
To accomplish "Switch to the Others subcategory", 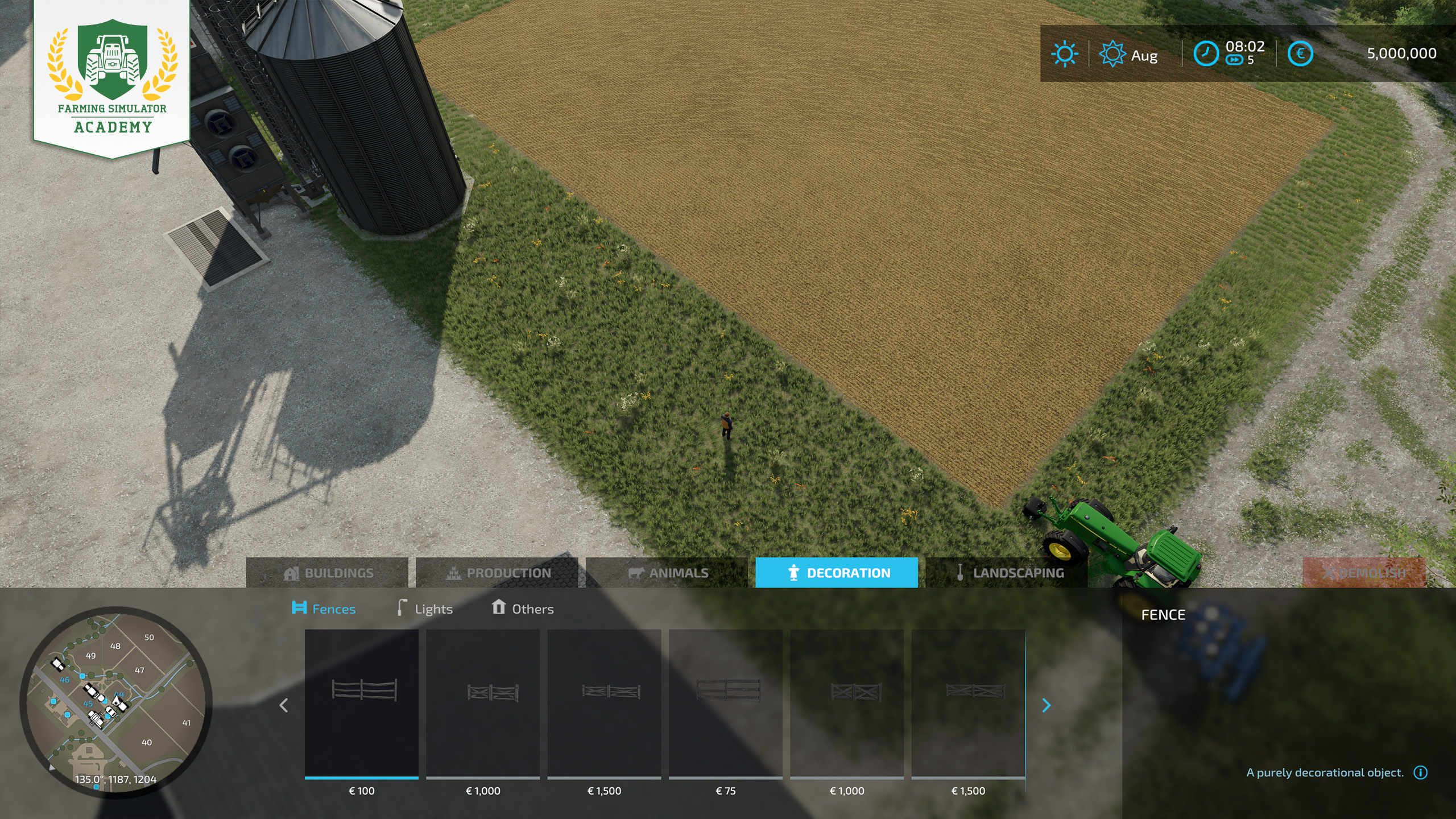I will pyautogui.click(x=522, y=609).
